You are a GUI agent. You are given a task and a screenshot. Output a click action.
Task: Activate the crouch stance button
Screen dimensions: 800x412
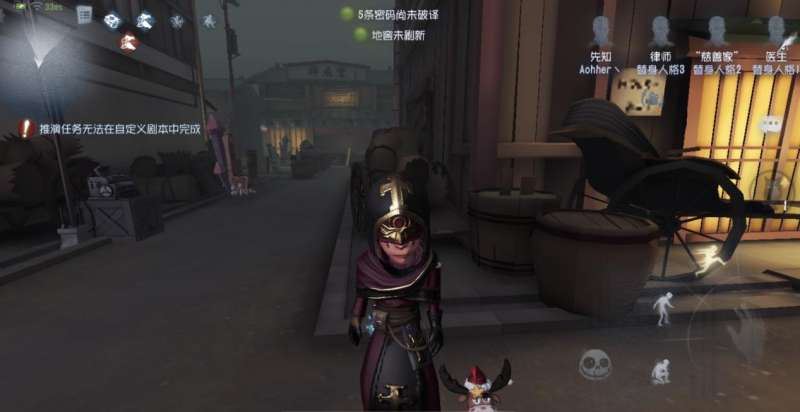click(x=661, y=372)
